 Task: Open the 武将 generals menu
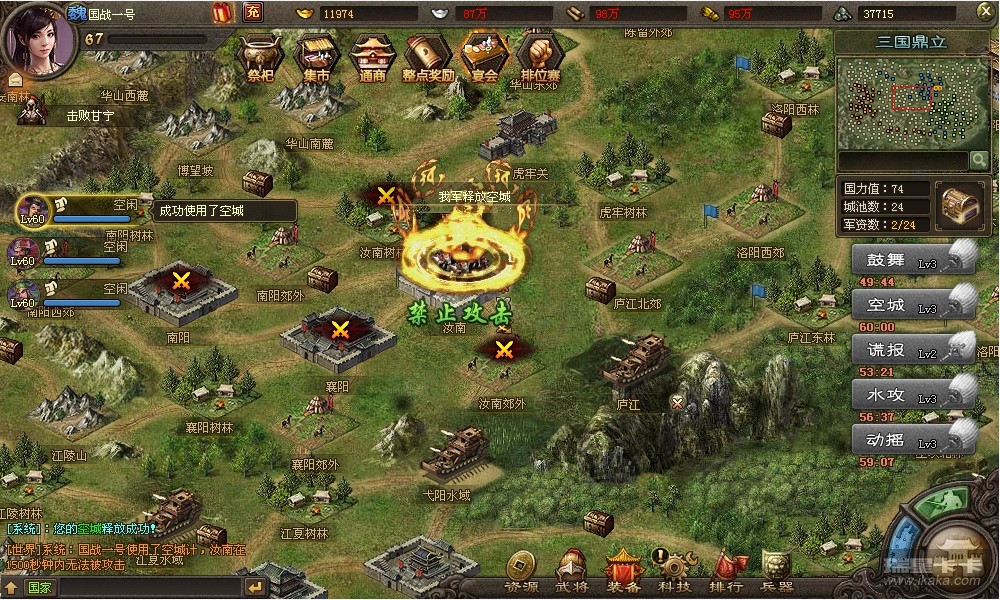[x=572, y=573]
